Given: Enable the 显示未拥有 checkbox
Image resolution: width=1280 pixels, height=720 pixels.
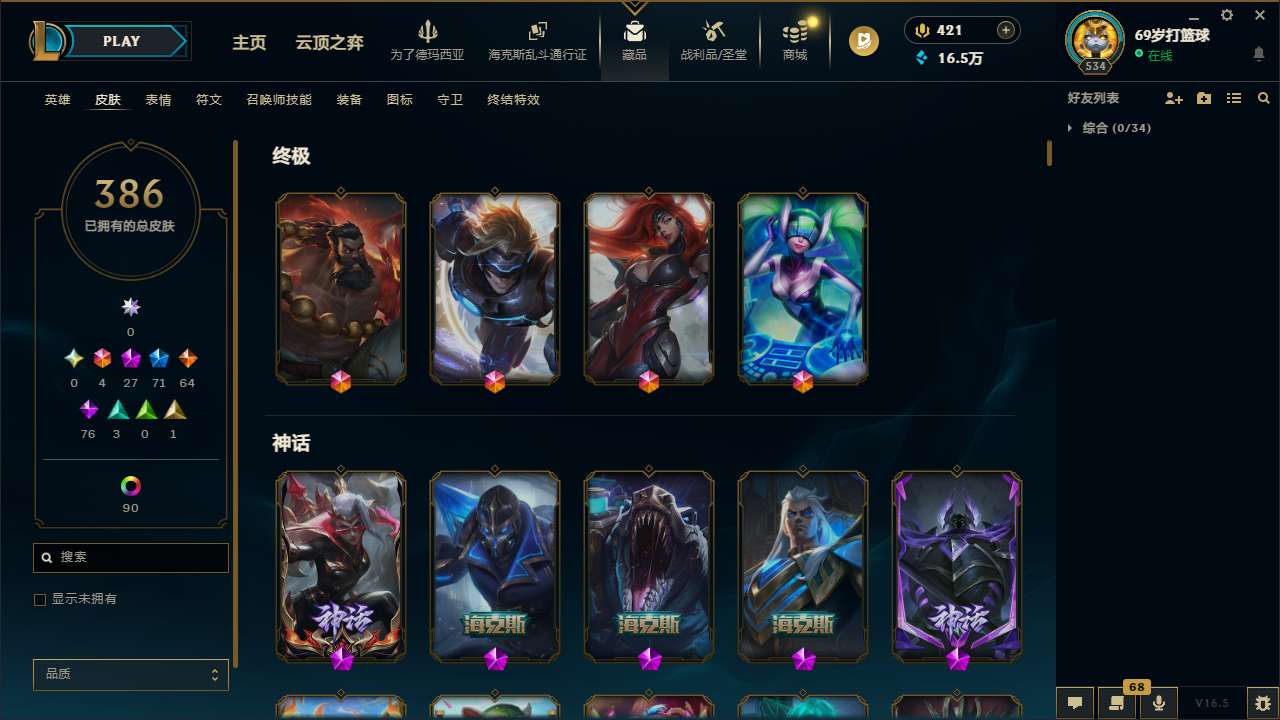Looking at the screenshot, I should 40,599.
